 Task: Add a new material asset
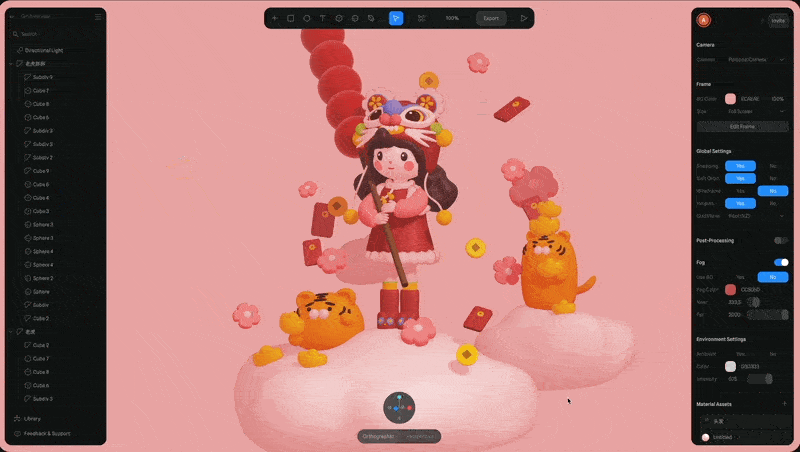pyautogui.click(x=784, y=404)
